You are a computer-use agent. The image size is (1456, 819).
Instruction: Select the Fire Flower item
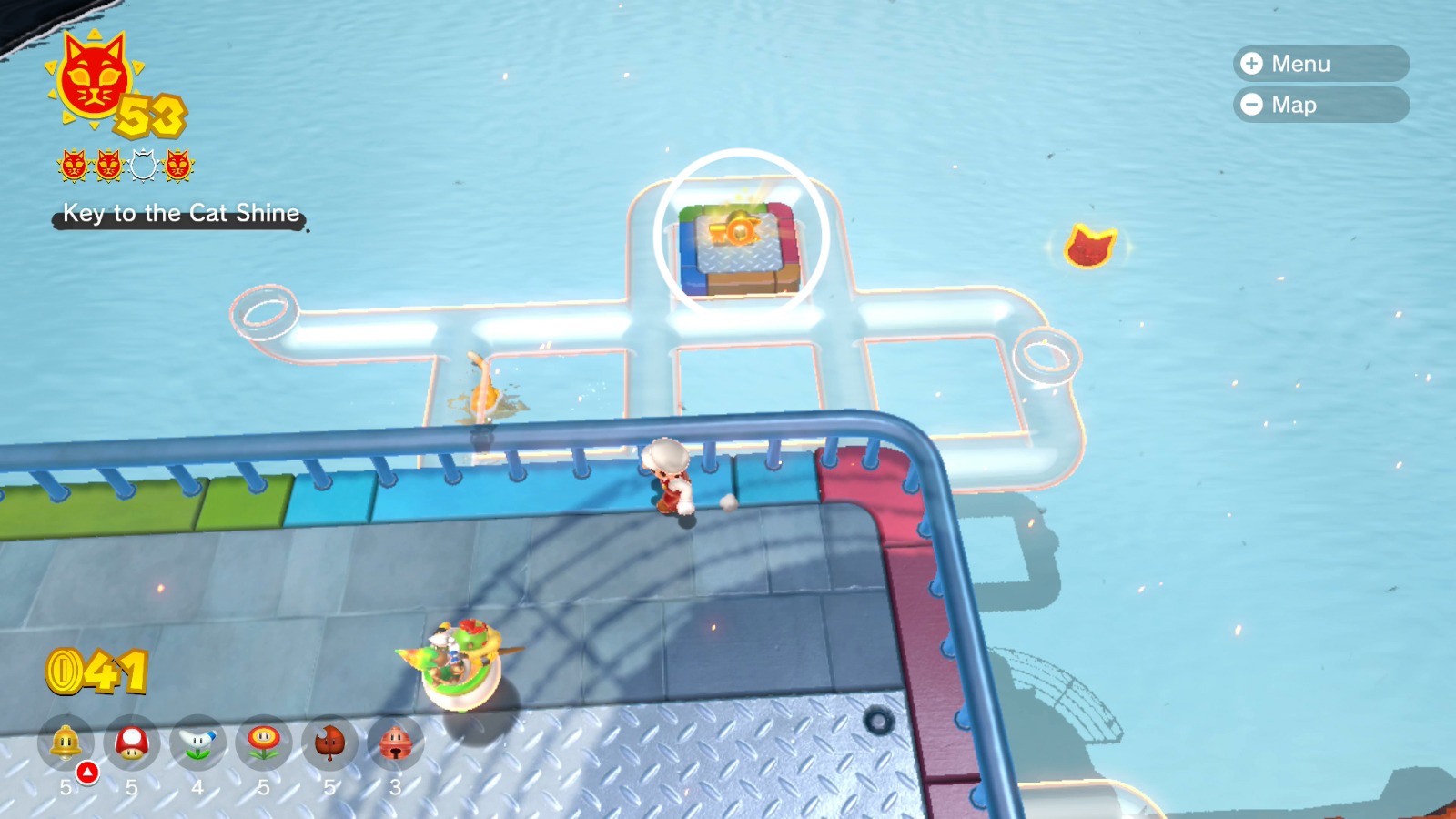click(264, 743)
